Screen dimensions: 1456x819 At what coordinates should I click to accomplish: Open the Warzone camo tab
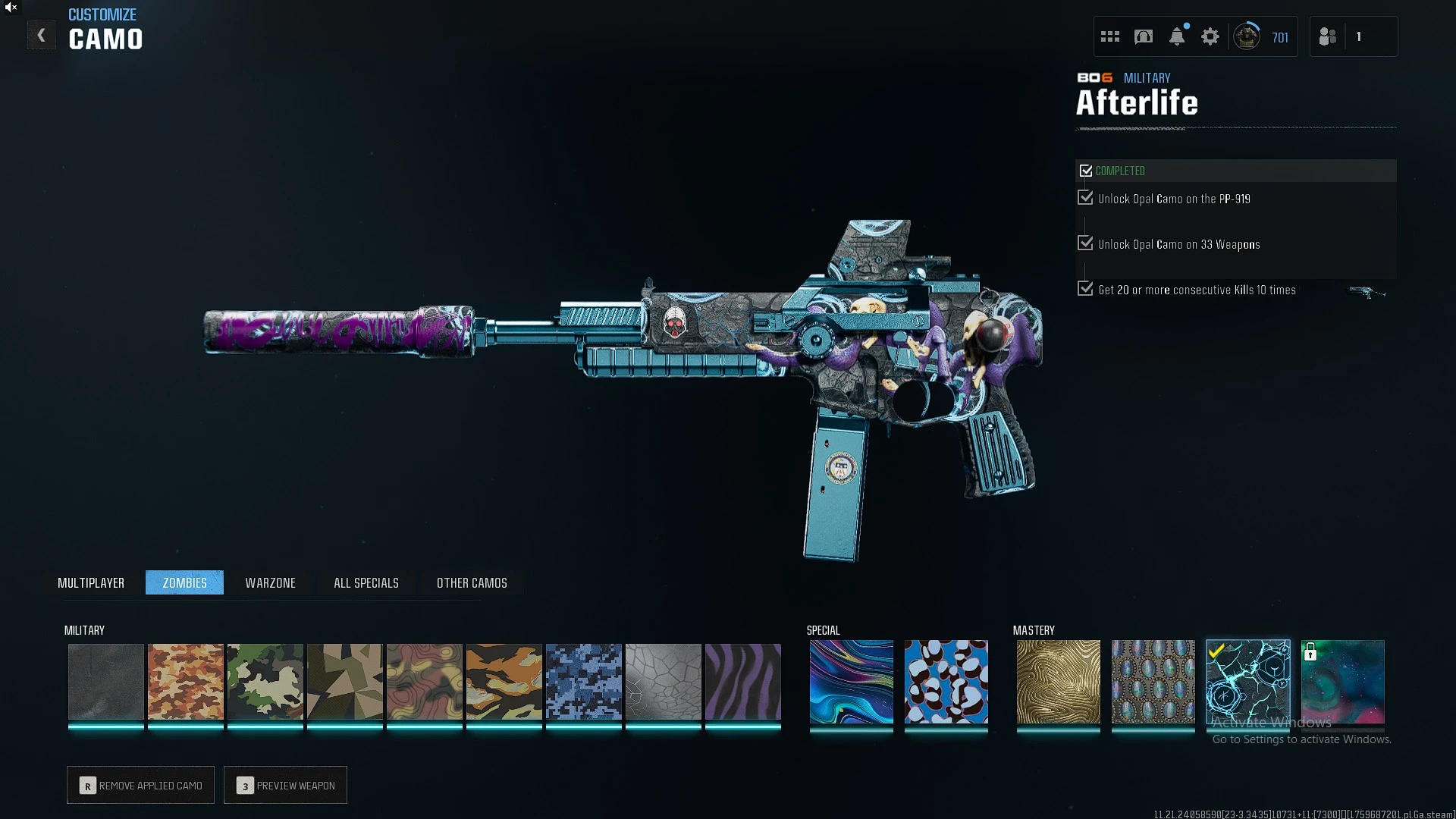pos(270,582)
